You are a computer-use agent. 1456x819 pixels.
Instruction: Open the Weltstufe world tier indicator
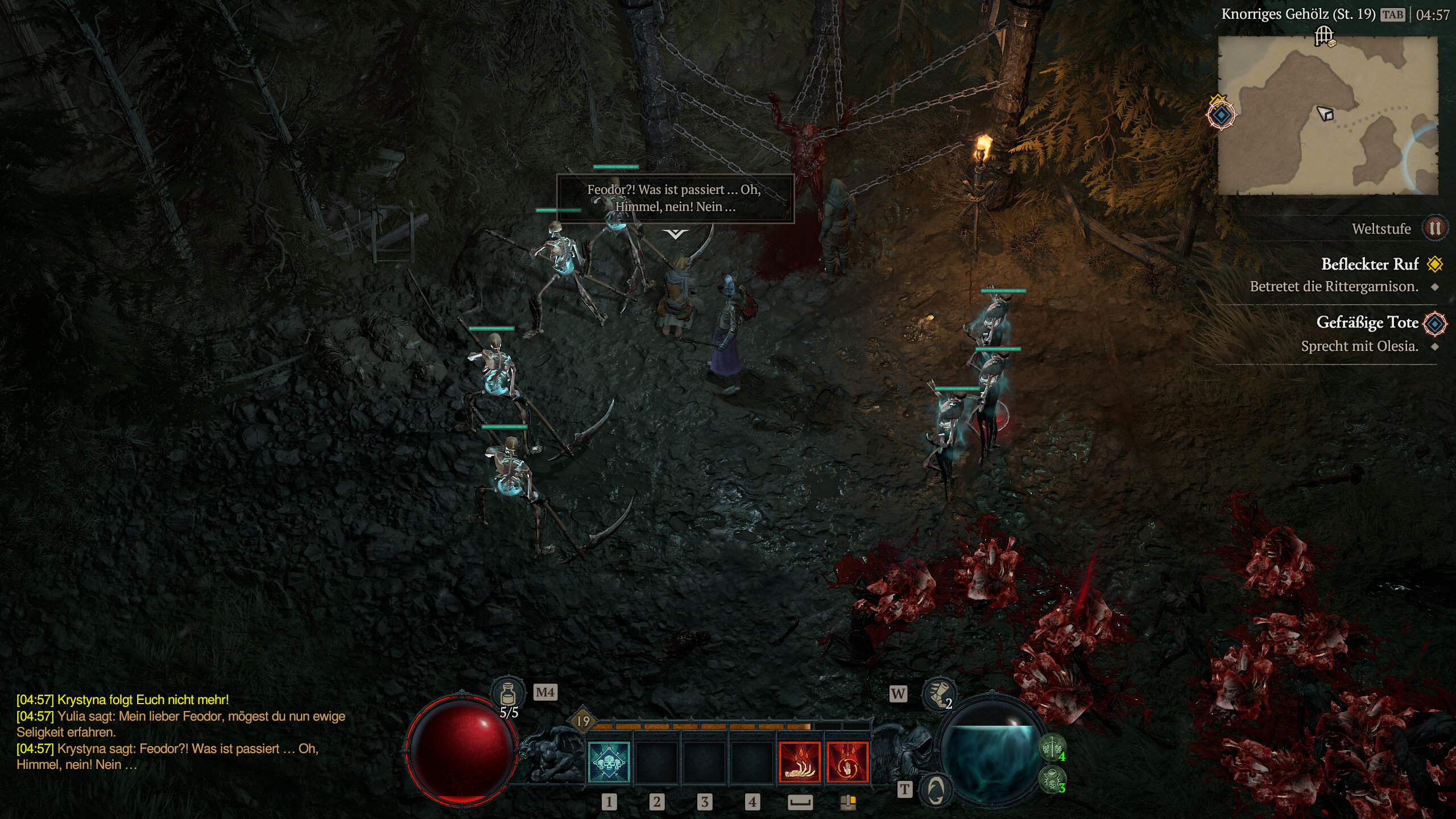(1434, 229)
